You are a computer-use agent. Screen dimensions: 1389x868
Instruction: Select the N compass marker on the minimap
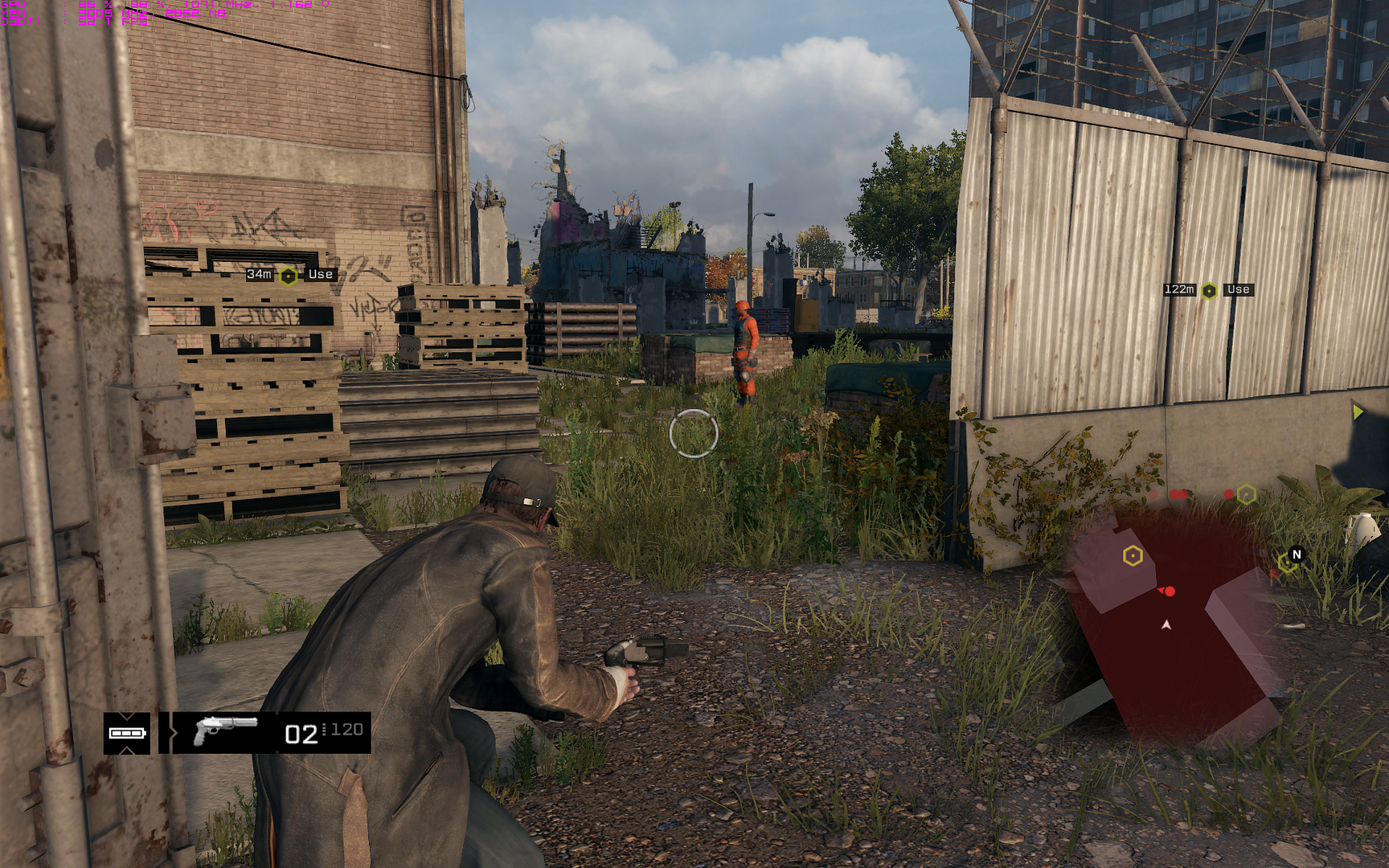tap(1297, 555)
